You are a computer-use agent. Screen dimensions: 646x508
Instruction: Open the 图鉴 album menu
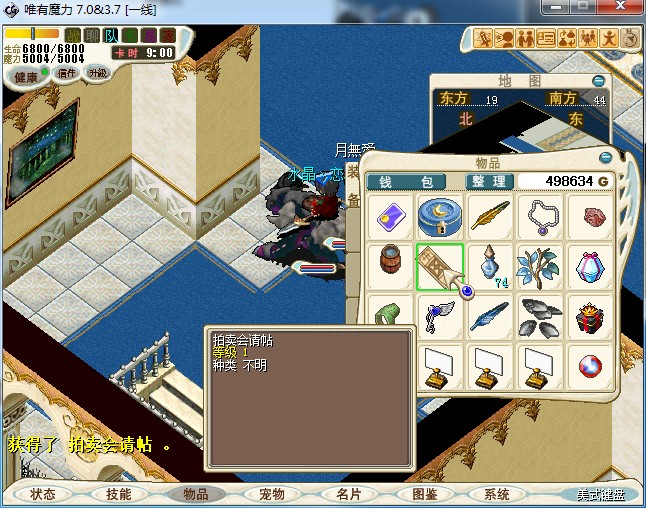tap(424, 494)
